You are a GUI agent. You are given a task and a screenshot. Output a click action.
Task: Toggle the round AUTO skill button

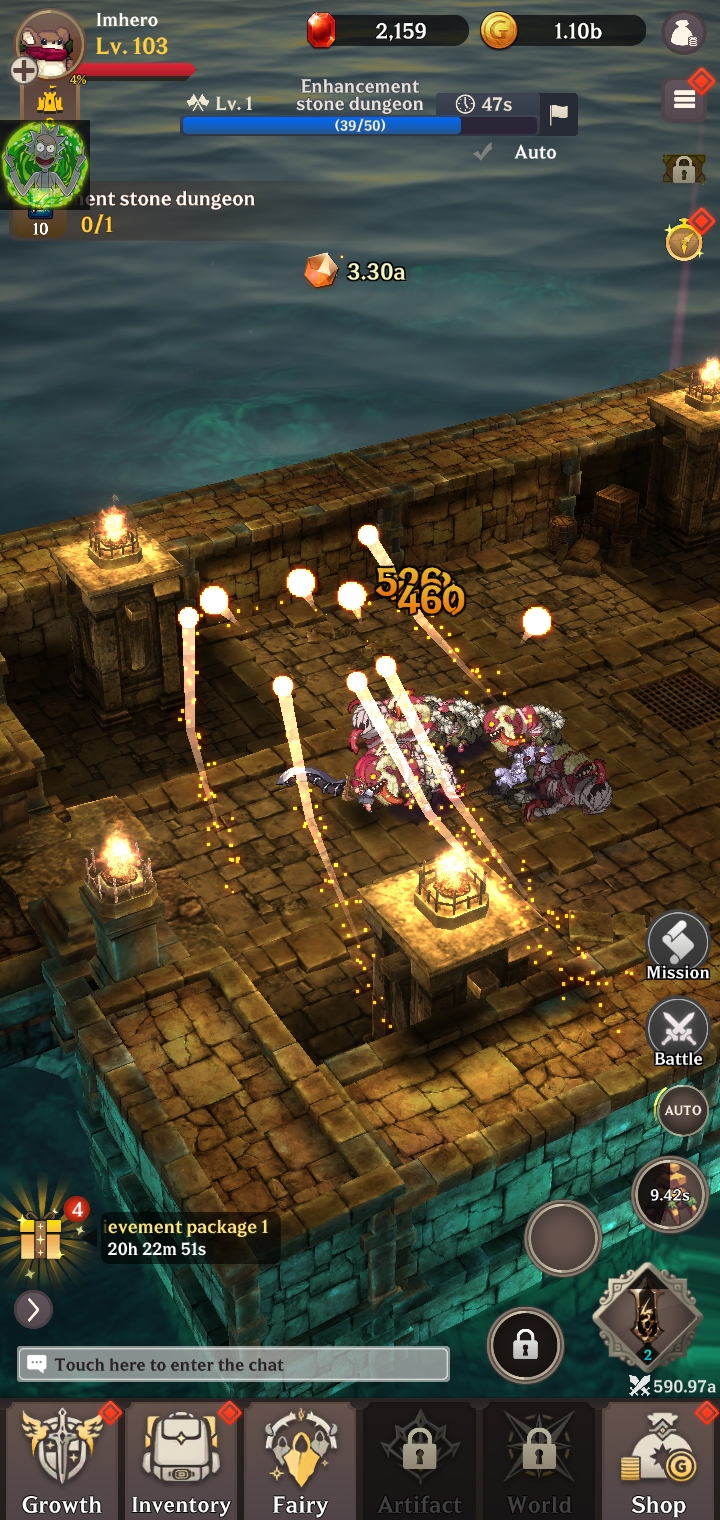683,1111
